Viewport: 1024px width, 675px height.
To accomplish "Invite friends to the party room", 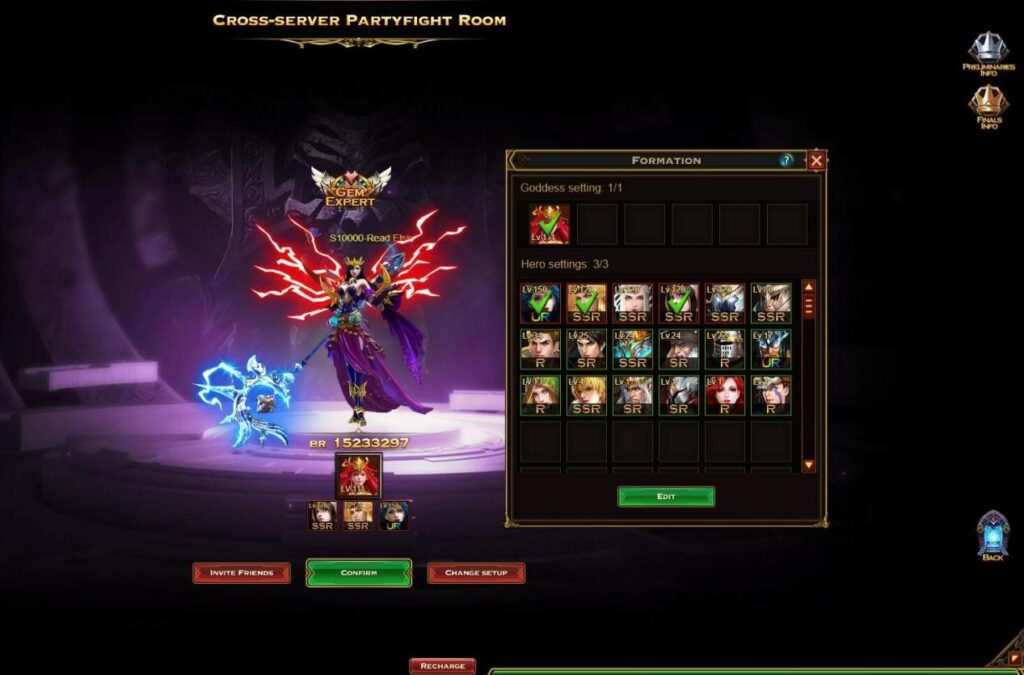I will click(241, 573).
